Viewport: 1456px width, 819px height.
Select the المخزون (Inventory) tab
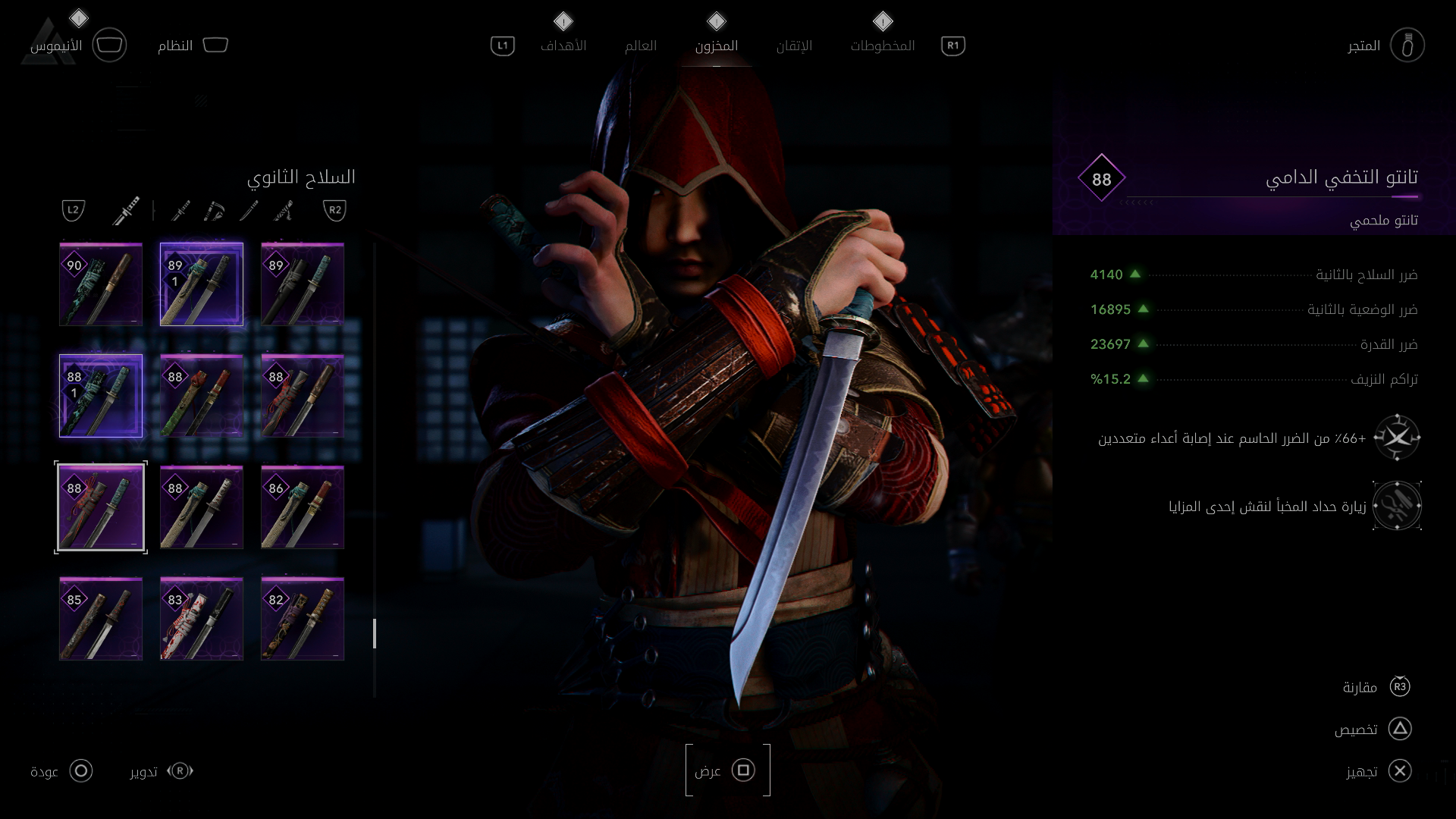pos(716,45)
